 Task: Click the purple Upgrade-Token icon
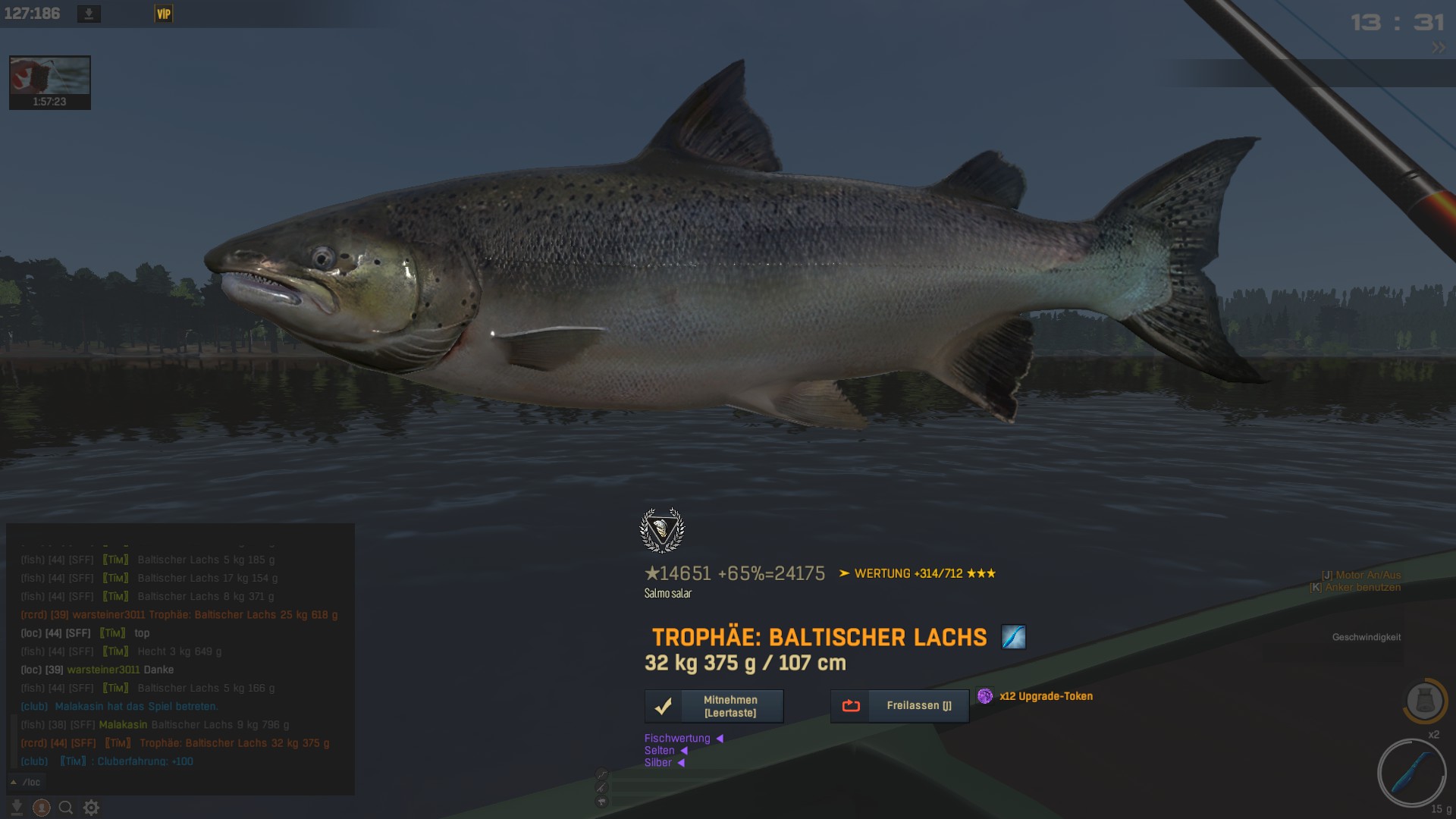[x=985, y=696]
